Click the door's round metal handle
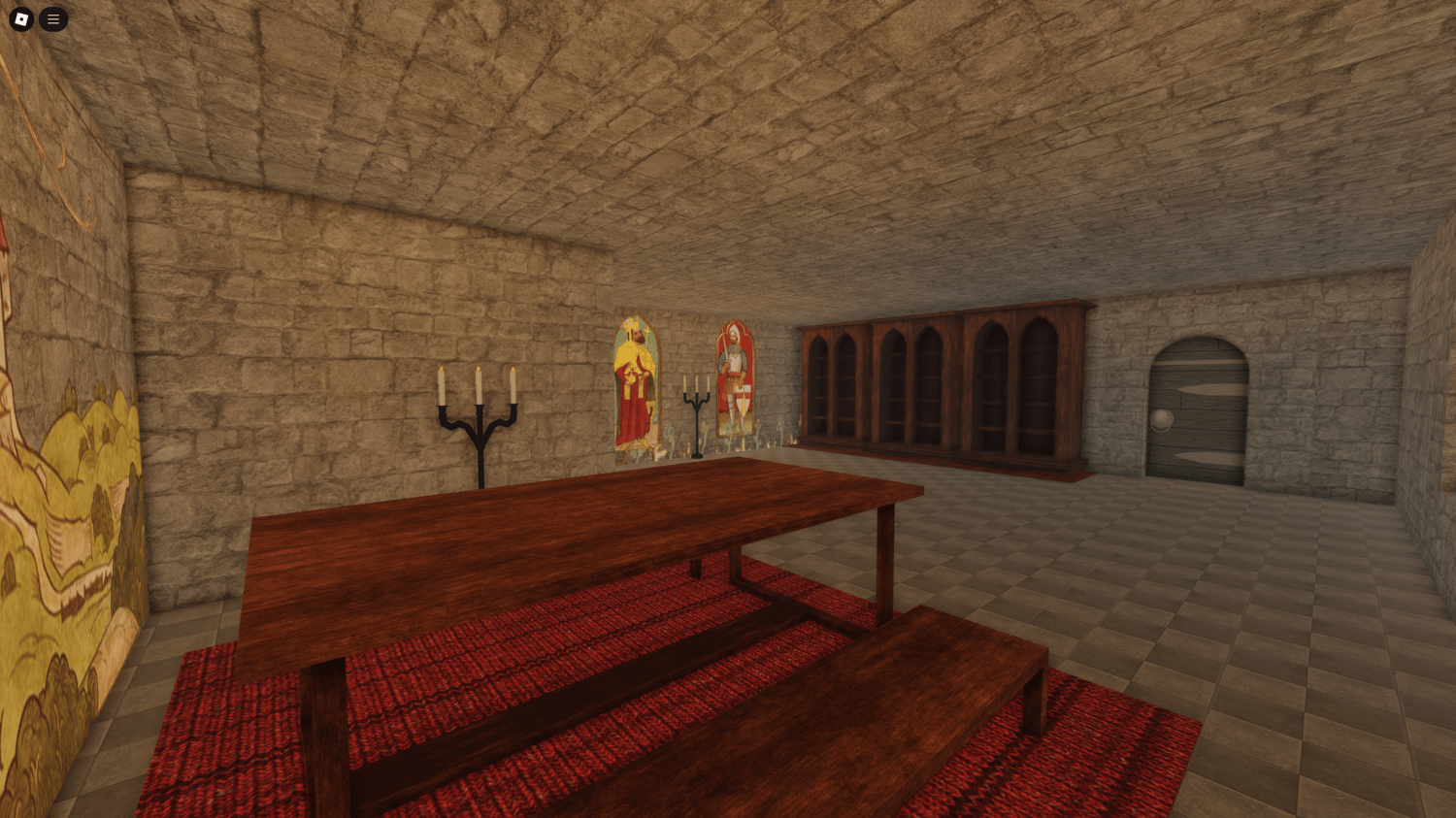 point(1162,420)
